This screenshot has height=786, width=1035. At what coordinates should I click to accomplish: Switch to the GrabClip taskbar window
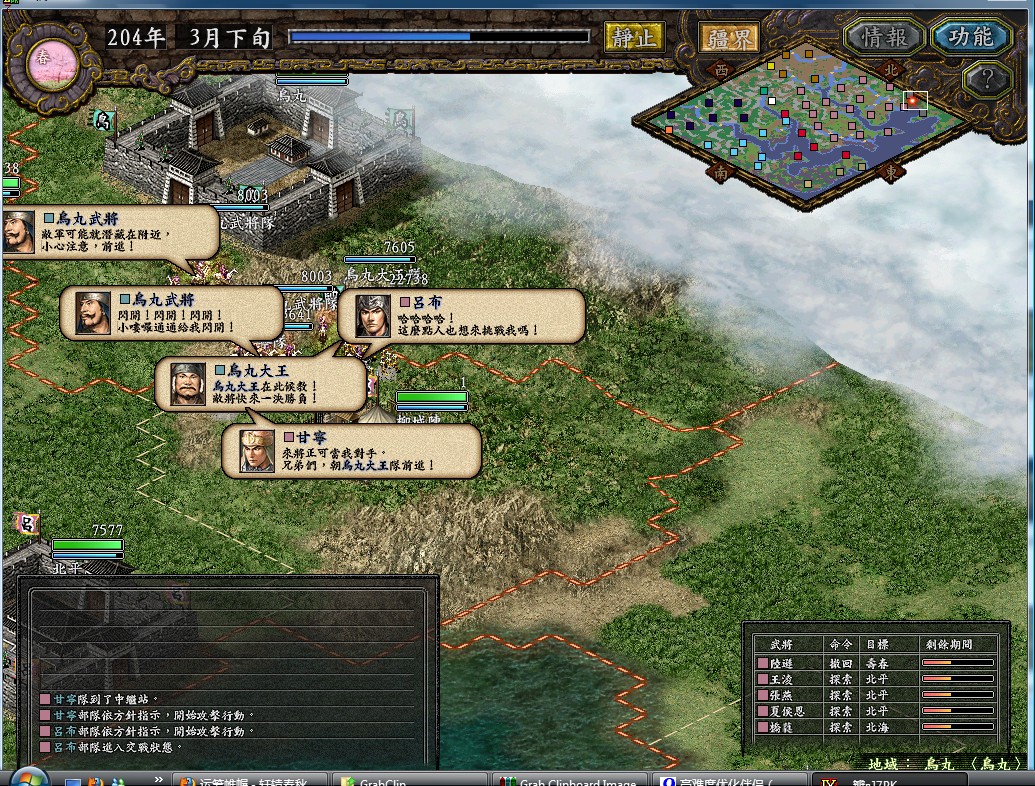410,779
